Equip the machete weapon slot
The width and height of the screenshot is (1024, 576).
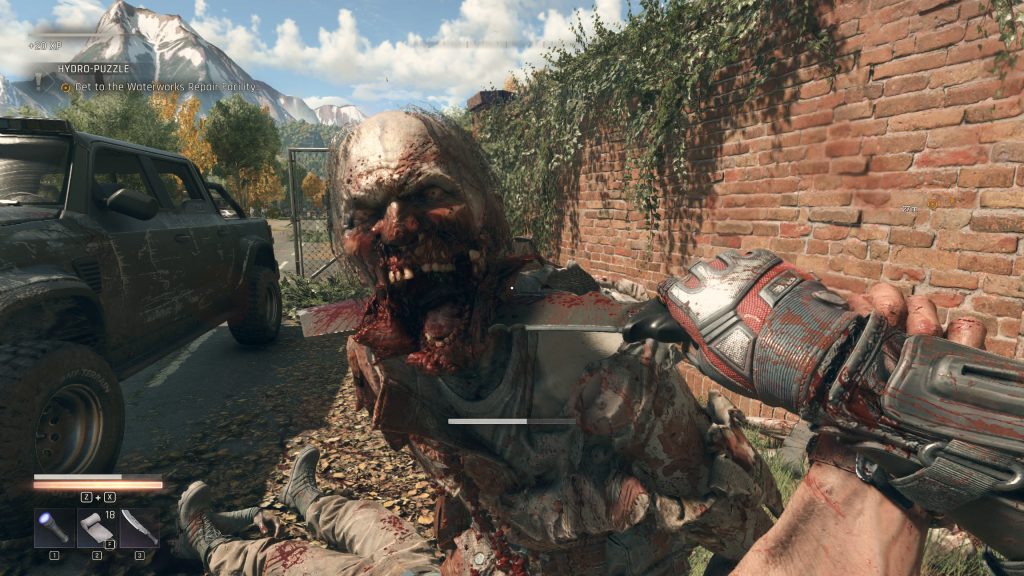coord(139,527)
